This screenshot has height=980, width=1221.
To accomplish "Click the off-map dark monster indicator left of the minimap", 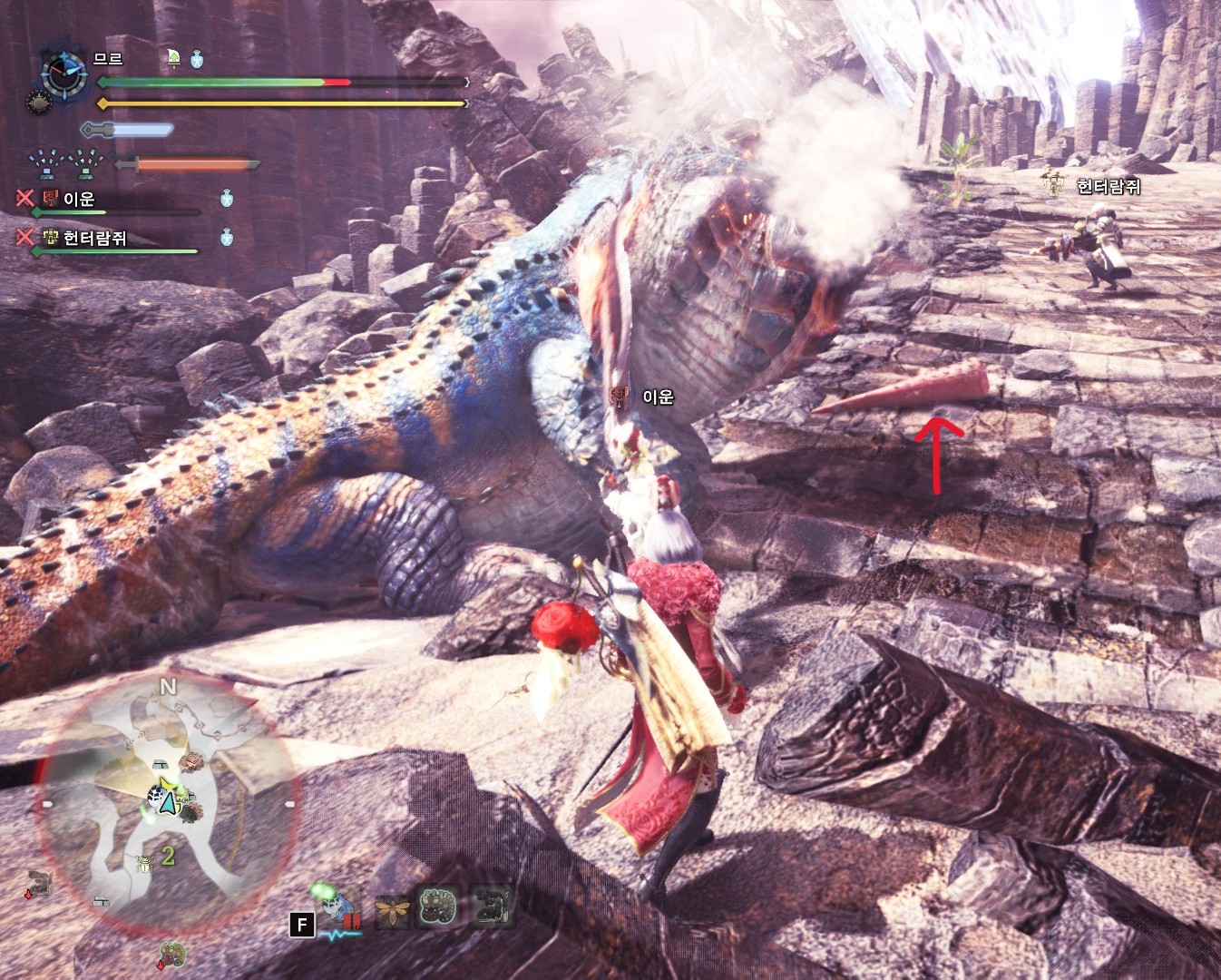I will [x=38, y=882].
